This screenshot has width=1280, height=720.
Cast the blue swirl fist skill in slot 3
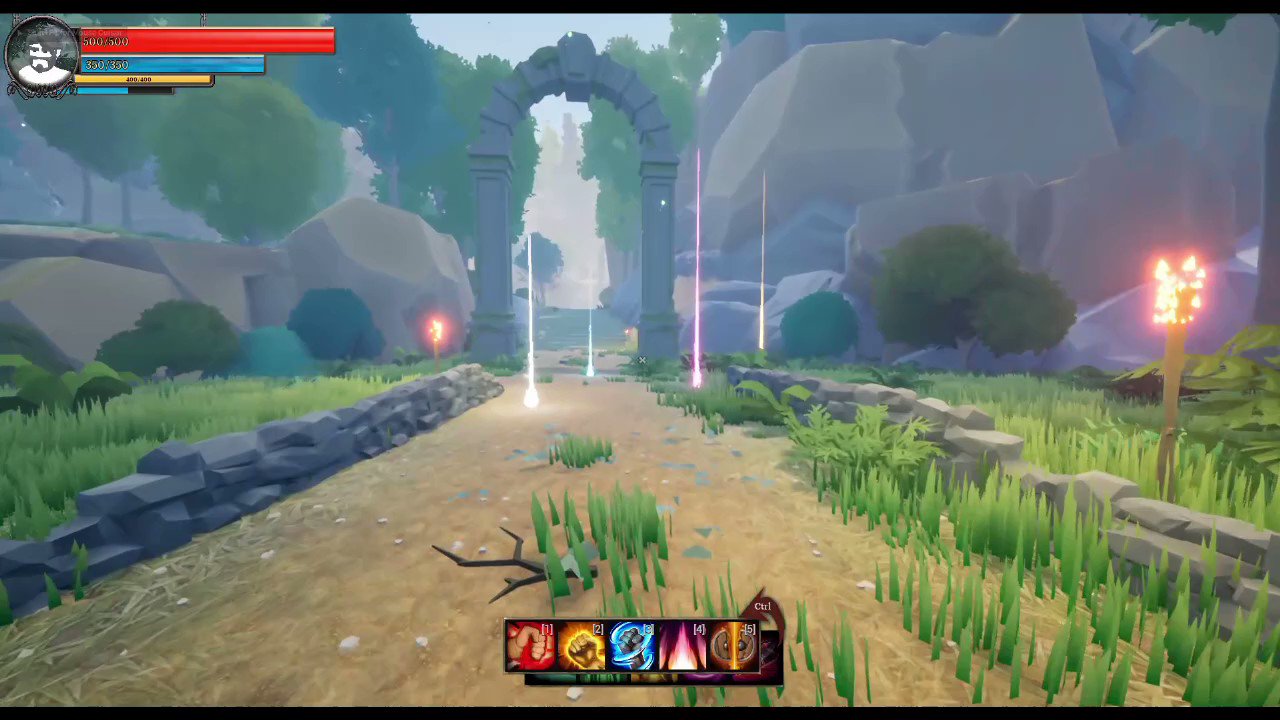coord(633,645)
